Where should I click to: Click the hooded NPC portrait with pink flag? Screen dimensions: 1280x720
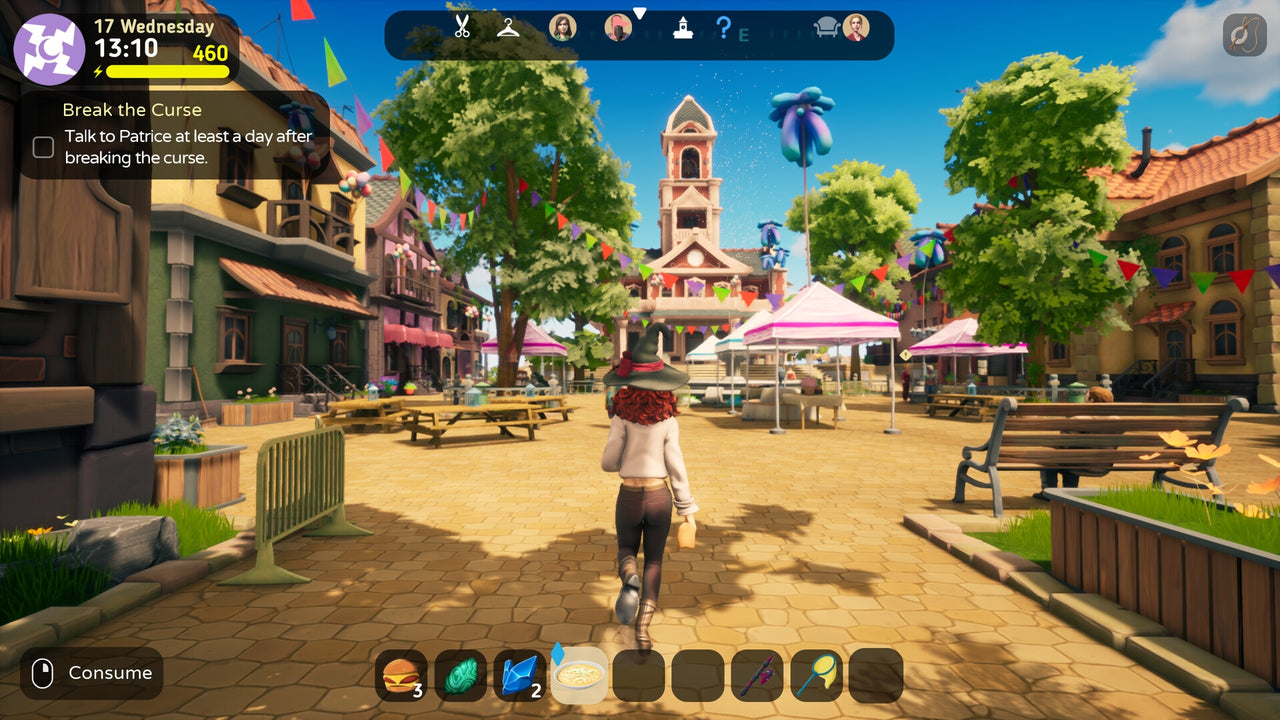click(x=618, y=27)
